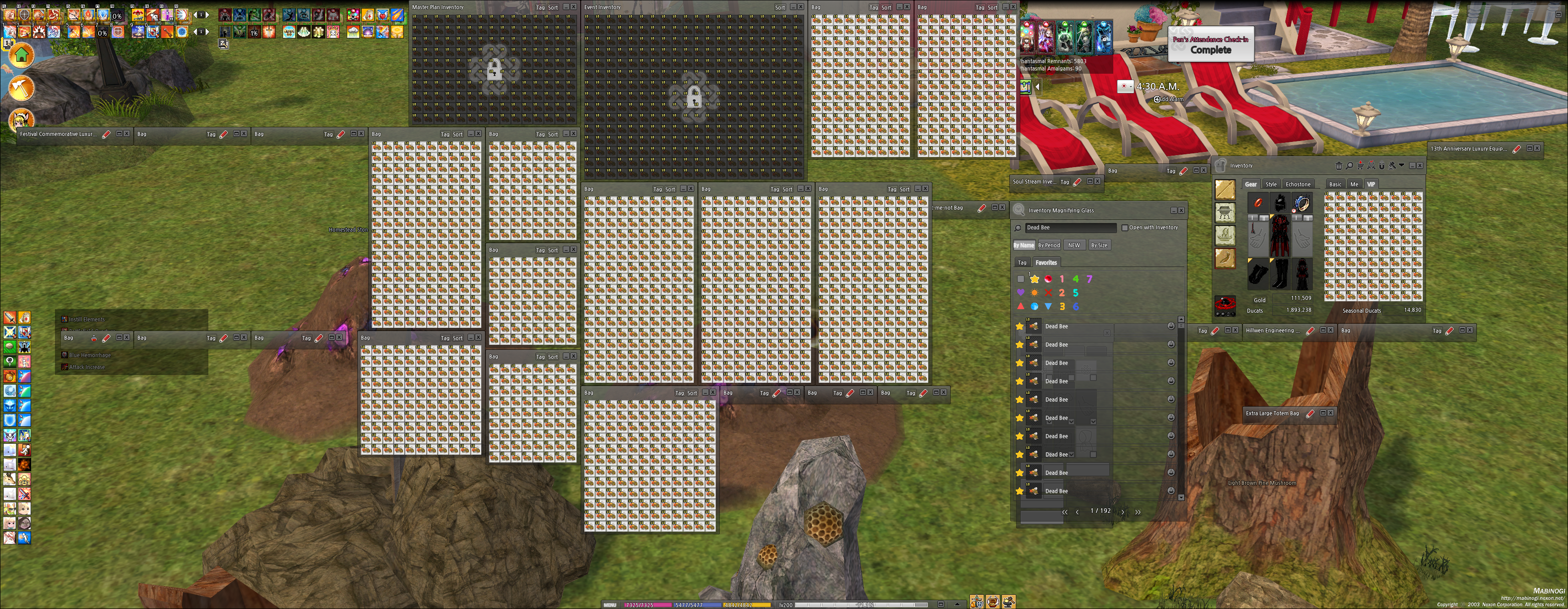
Task: Sort search results By Period
Action: pos(1049,245)
